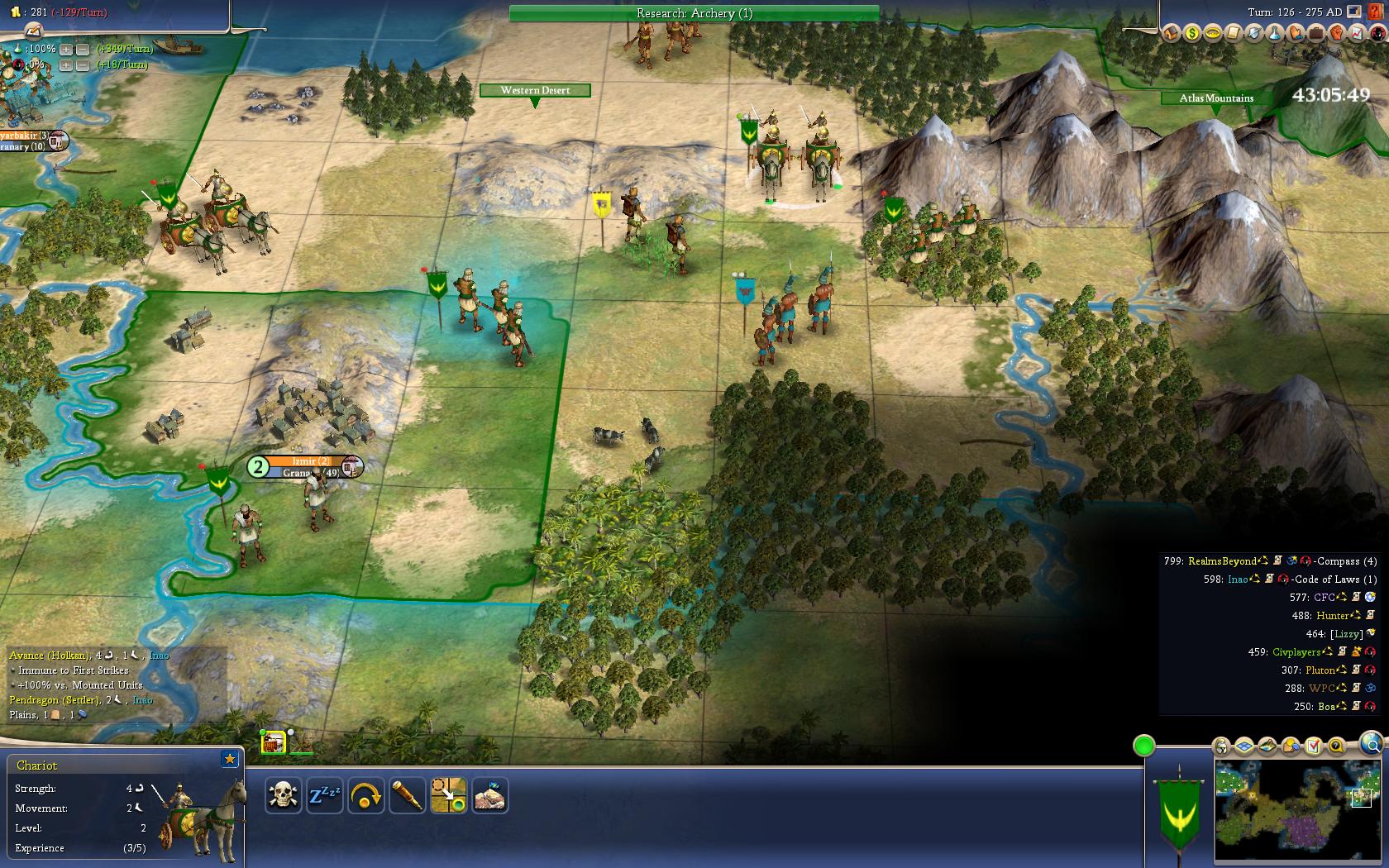
Task: Click the green end turn button
Action: (1143, 746)
